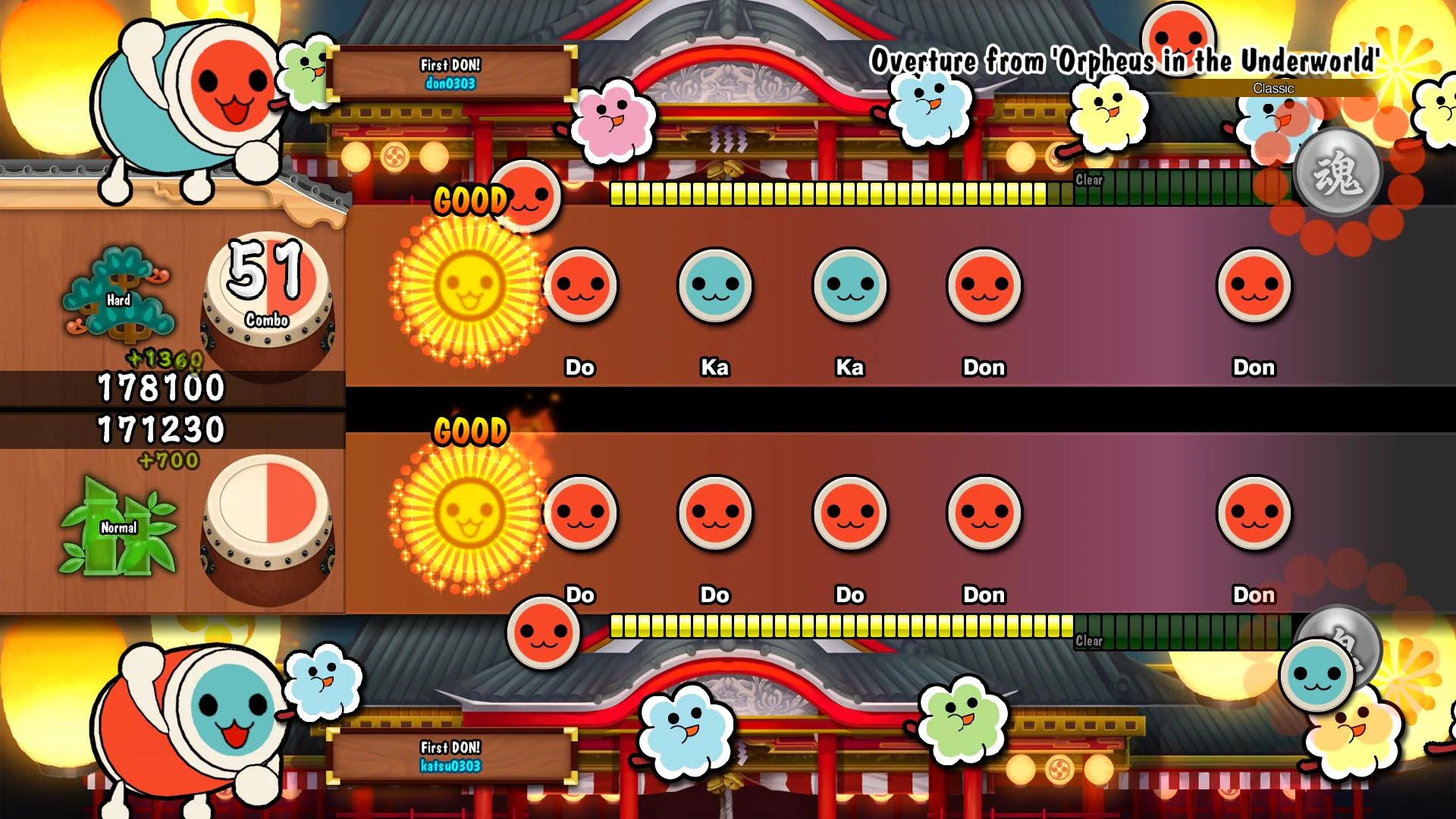Screen dimensions: 1456x819
Task: Expand the Classic genre label
Action: (x=1272, y=89)
